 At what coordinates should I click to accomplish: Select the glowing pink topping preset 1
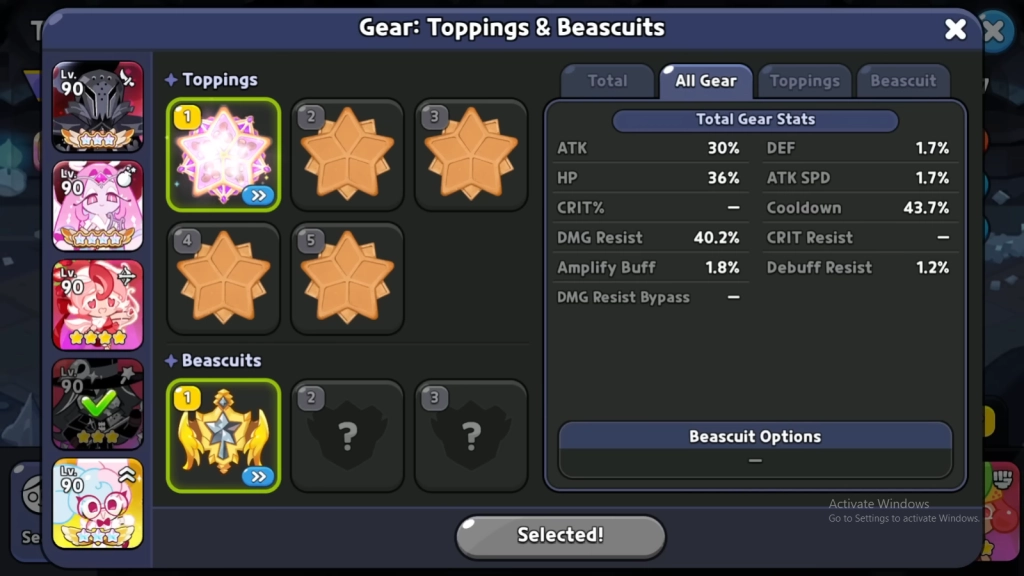pyautogui.click(x=224, y=155)
